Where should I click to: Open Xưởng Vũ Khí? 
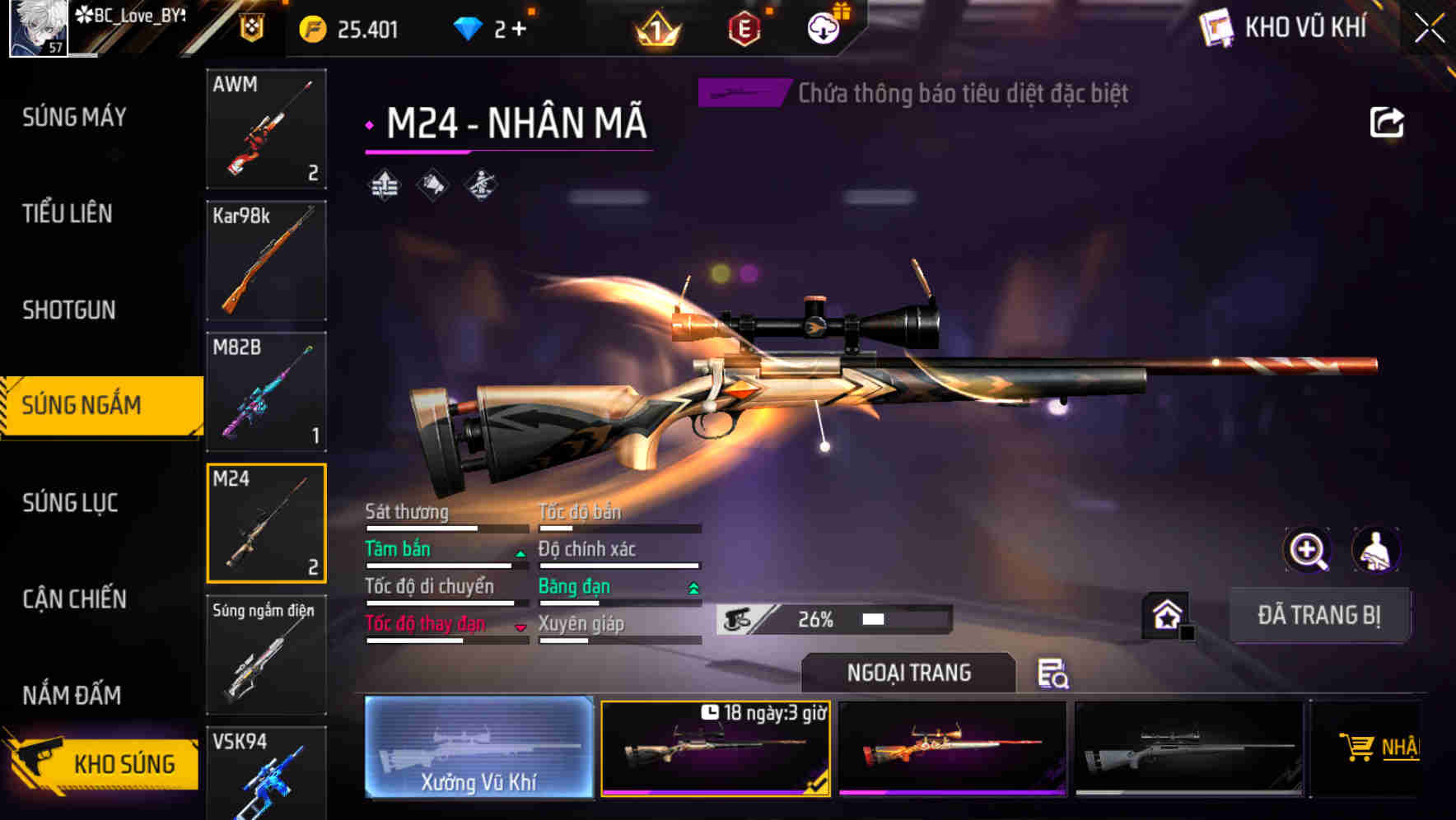click(x=478, y=748)
